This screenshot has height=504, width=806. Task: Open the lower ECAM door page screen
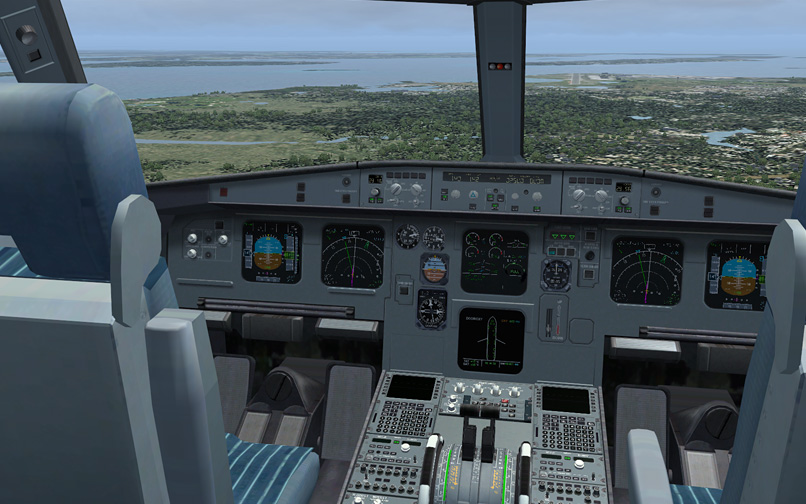[x=490, y=340]
